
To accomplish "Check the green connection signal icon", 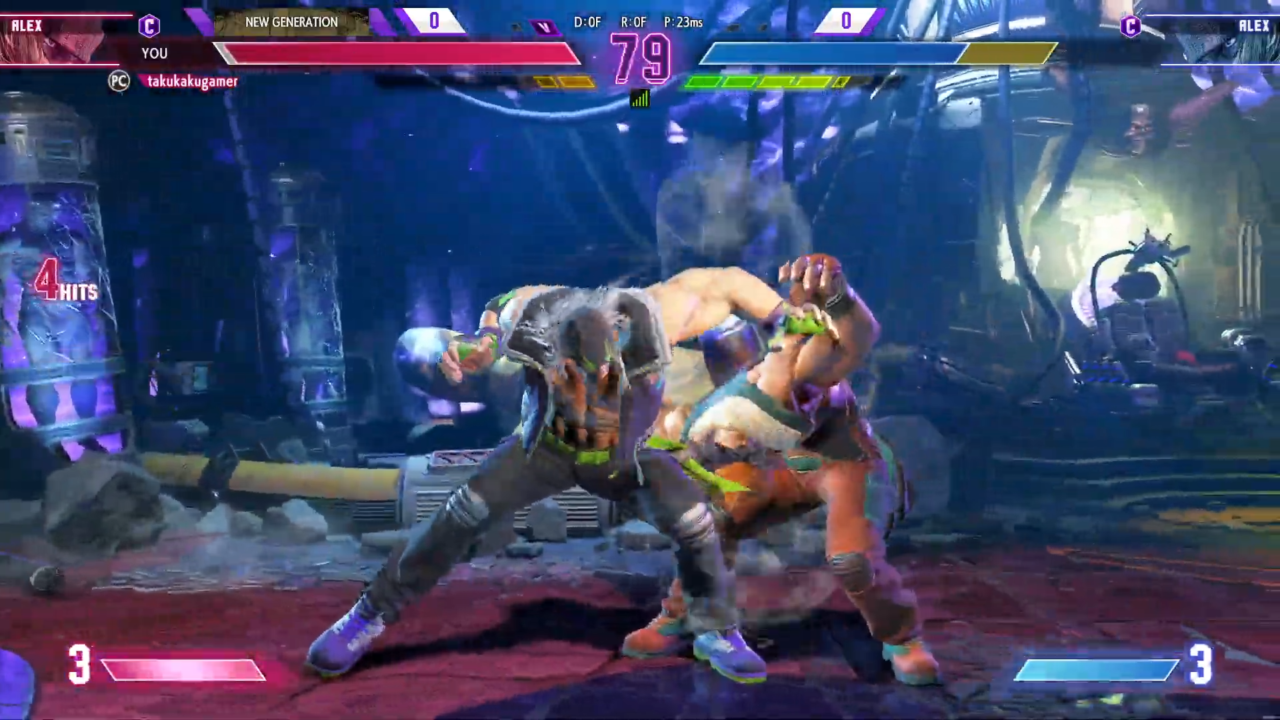I will point(639,98).
